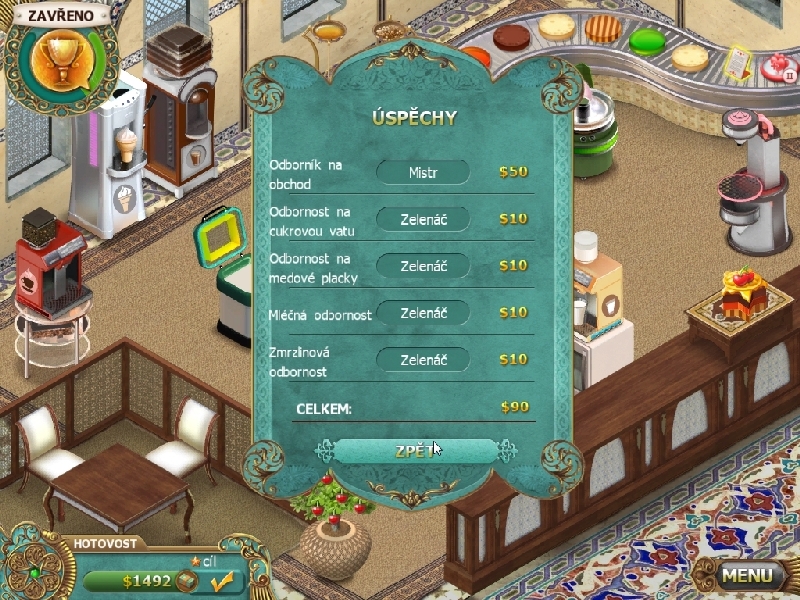Open the MENU button
The height and width of the screenshot is (600, 800).
click(747, 575)
